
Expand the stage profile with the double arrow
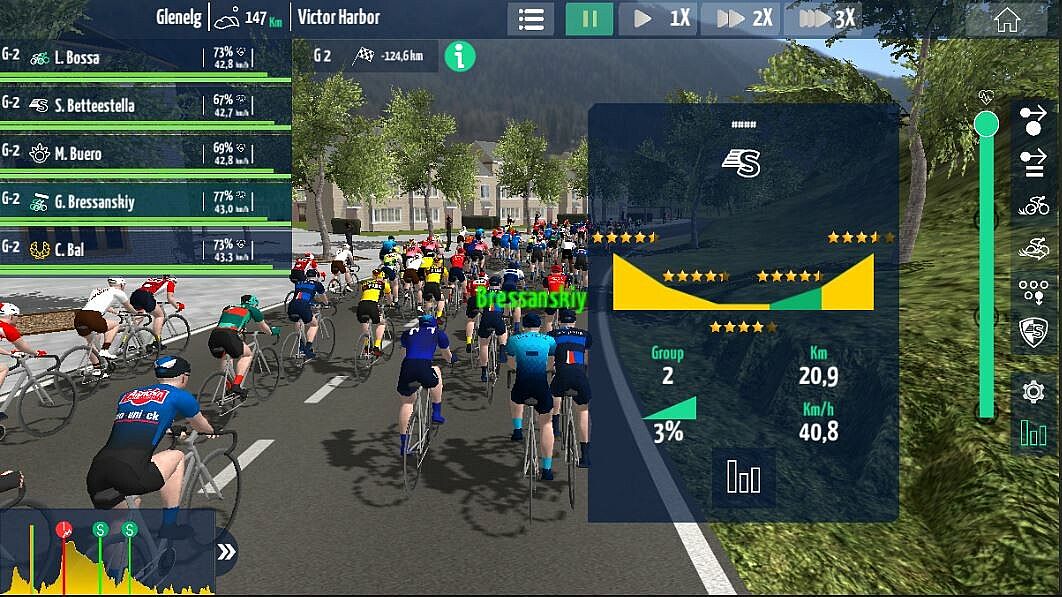point(227,551)
